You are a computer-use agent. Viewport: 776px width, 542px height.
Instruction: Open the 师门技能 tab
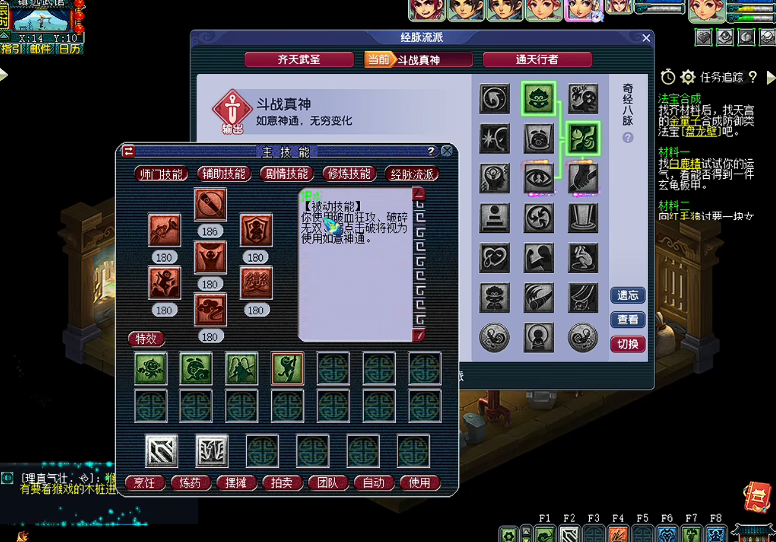161,174
